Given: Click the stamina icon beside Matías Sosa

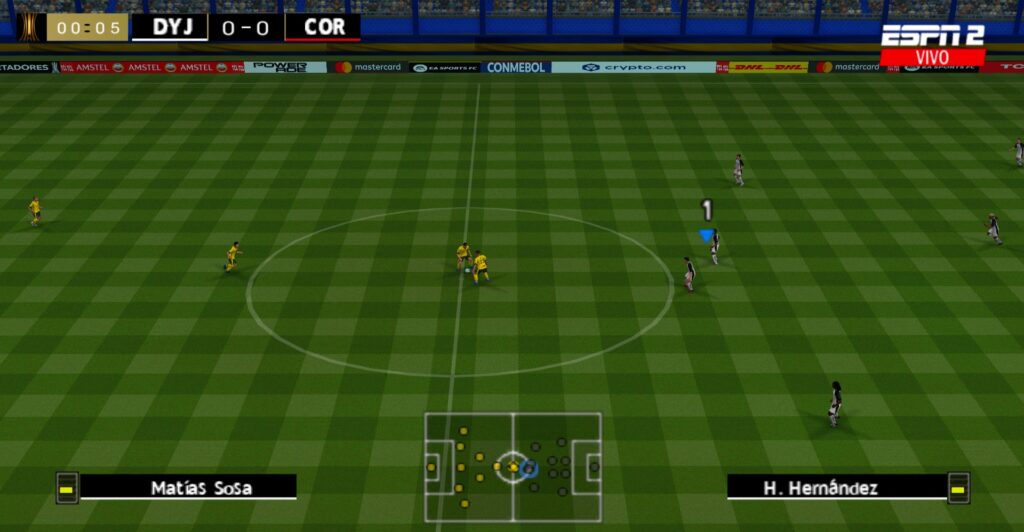Looking at the screenshot, I should pos(67,488).
